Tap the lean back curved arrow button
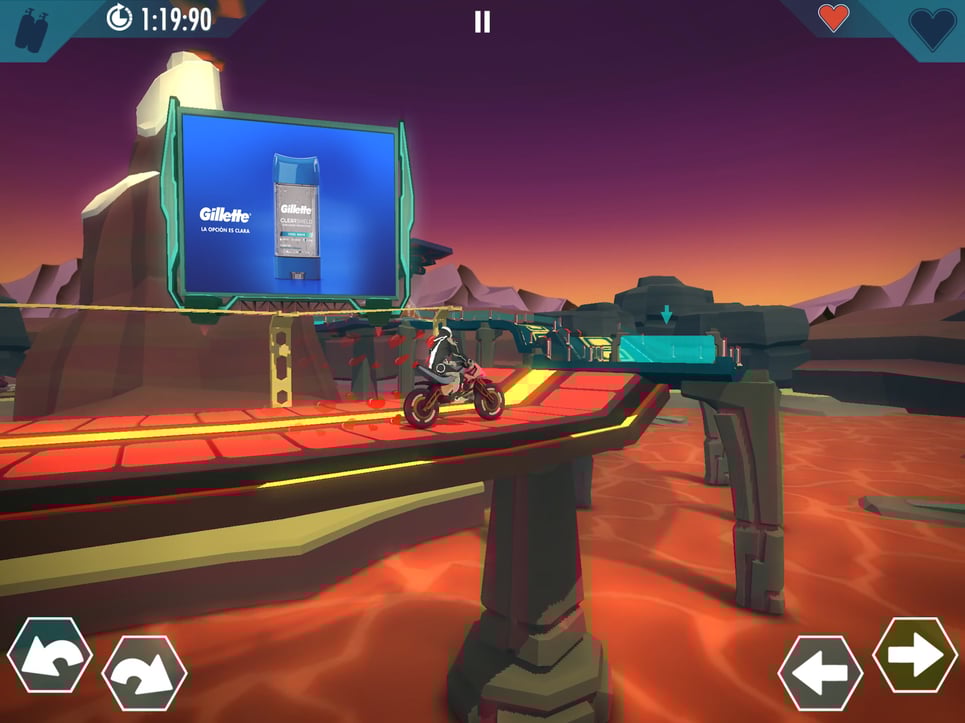 coord(49,656)
